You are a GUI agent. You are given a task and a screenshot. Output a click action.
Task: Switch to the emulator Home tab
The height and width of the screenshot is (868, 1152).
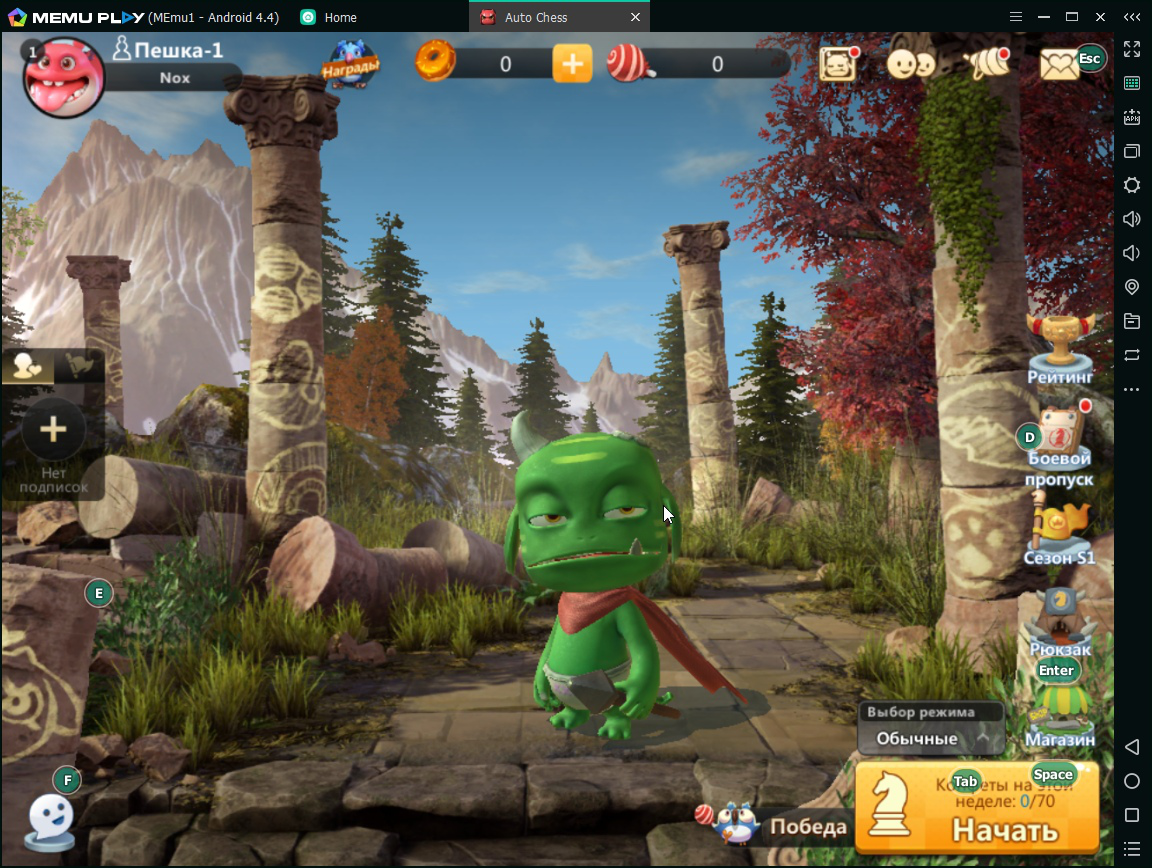(x=340, y=17)
